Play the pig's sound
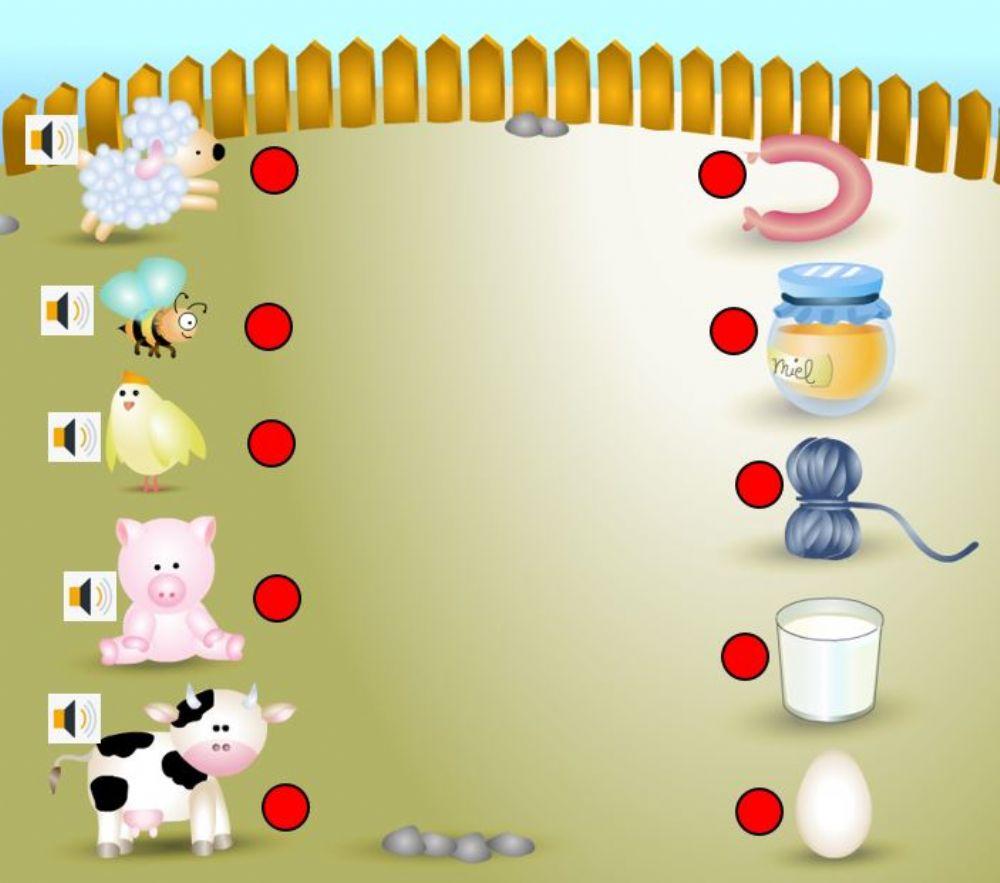The image size is (1000, 883). click(90, 596)
